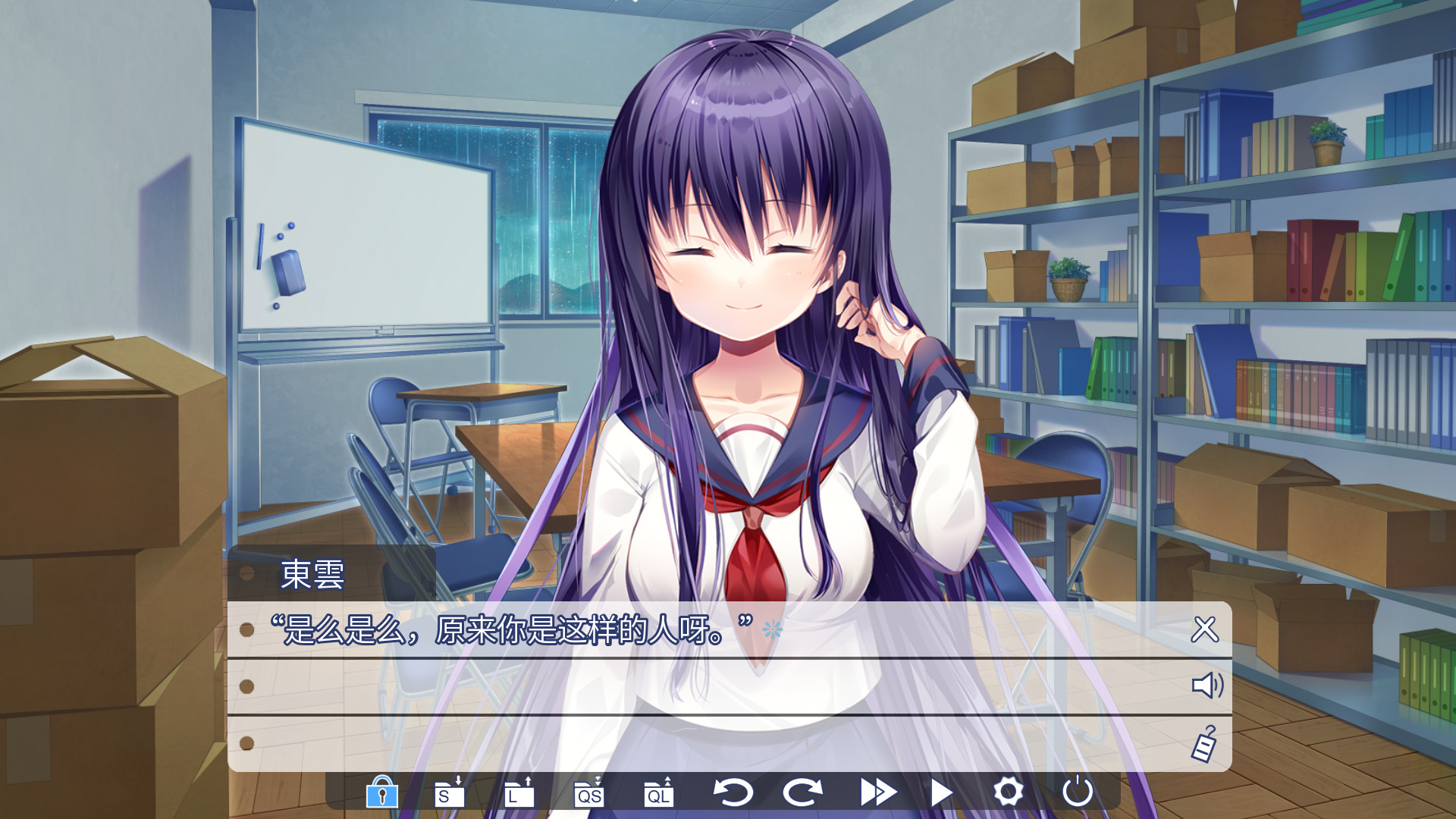Viewport: 1456px width, 819px height.
Task: Open the load menu via the L icon
Action: pyautogui.click(x=518, y=794)
